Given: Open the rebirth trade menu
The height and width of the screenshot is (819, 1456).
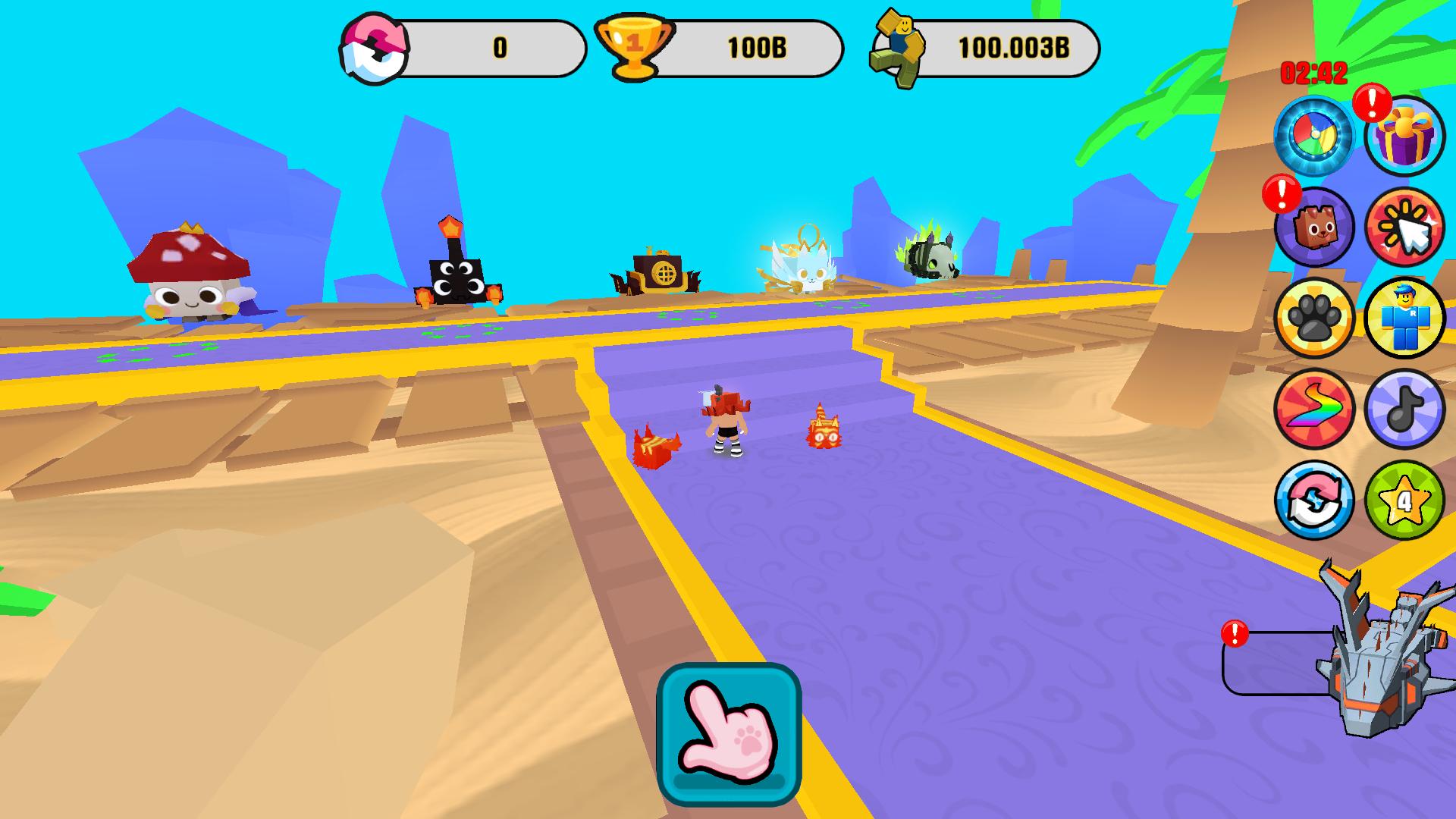Looking at the screenshot, I should 1316,500.
